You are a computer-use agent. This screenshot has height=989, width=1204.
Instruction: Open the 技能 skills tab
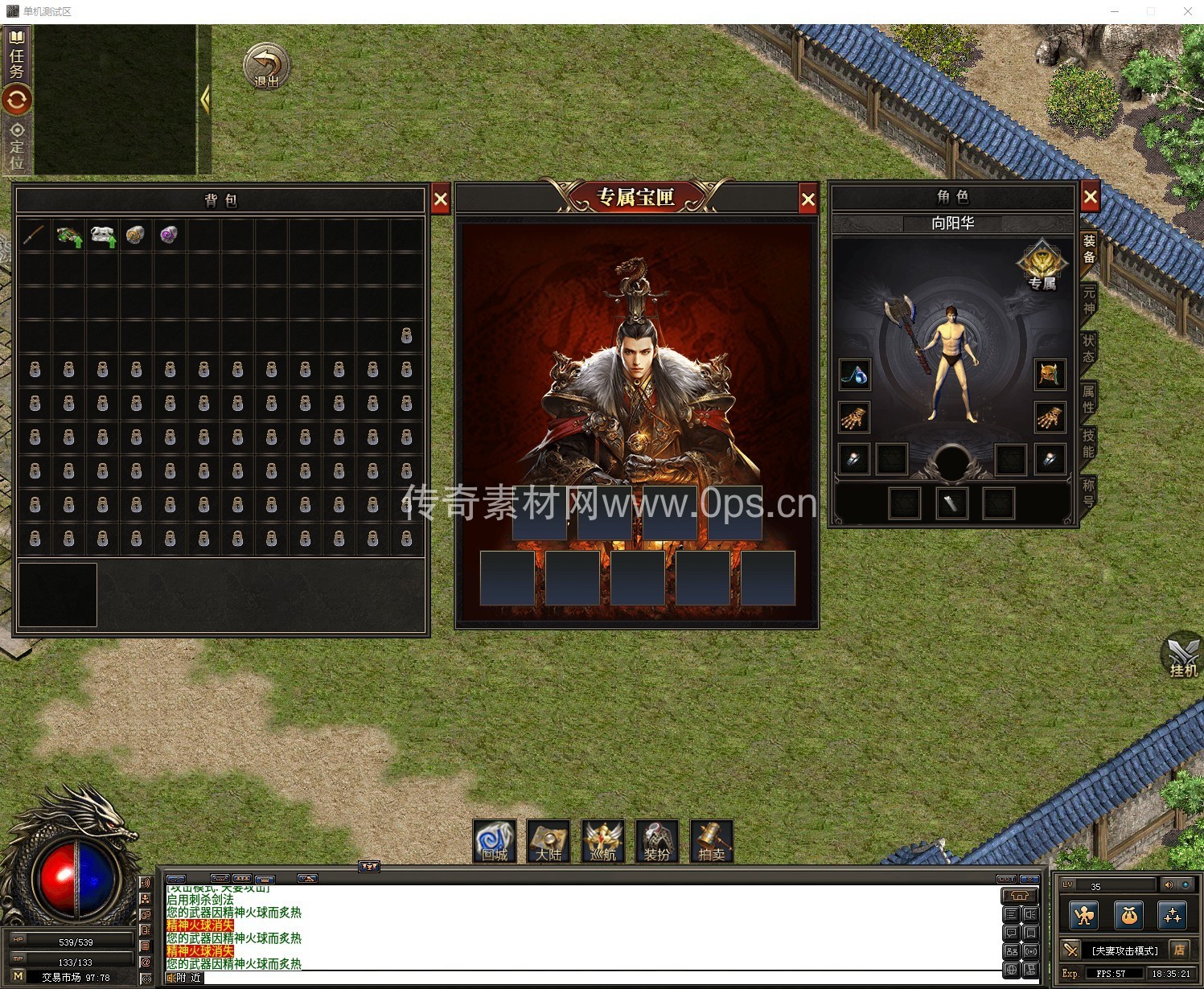pyautogui.click(x=1088, y=443)
